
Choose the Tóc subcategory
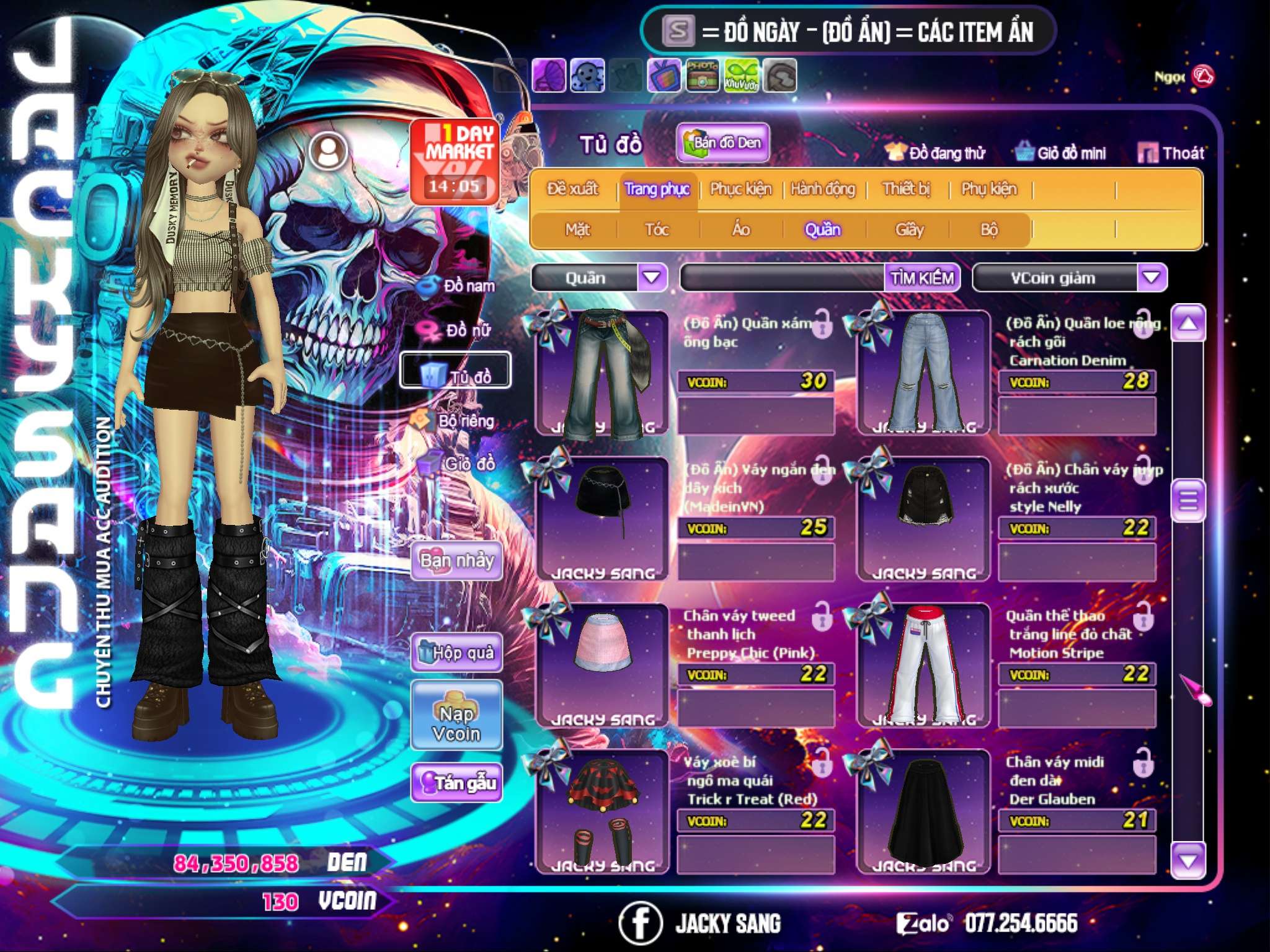(657, 230)
